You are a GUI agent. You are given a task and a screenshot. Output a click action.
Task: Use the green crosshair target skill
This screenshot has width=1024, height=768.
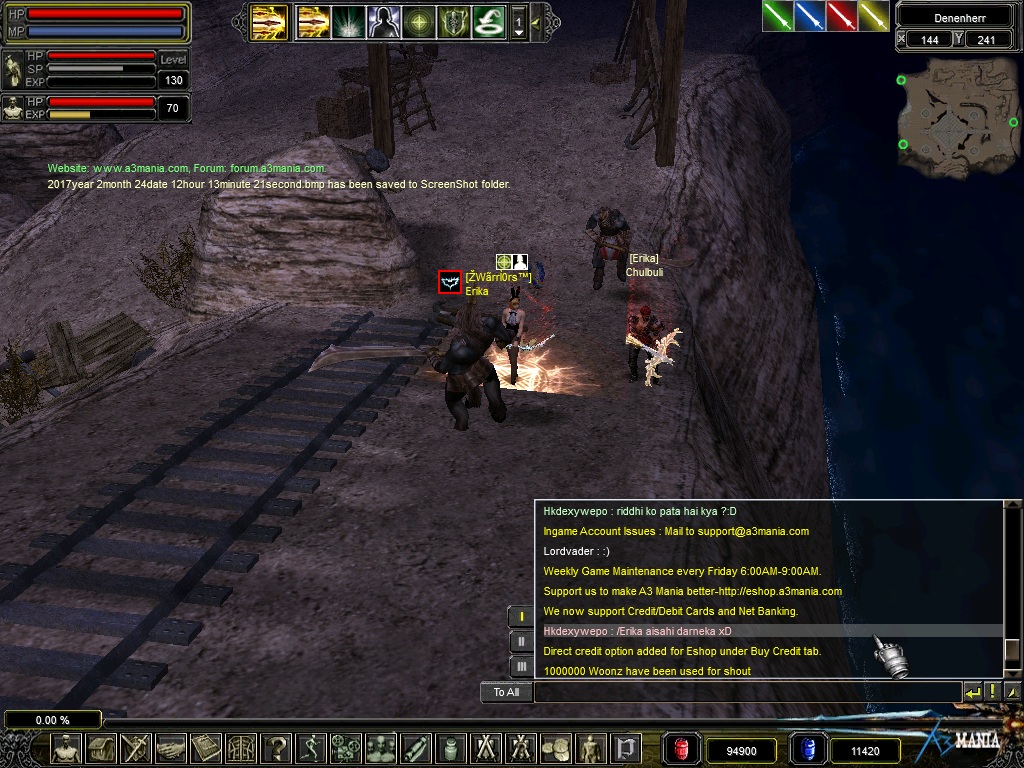pos(419,21)
